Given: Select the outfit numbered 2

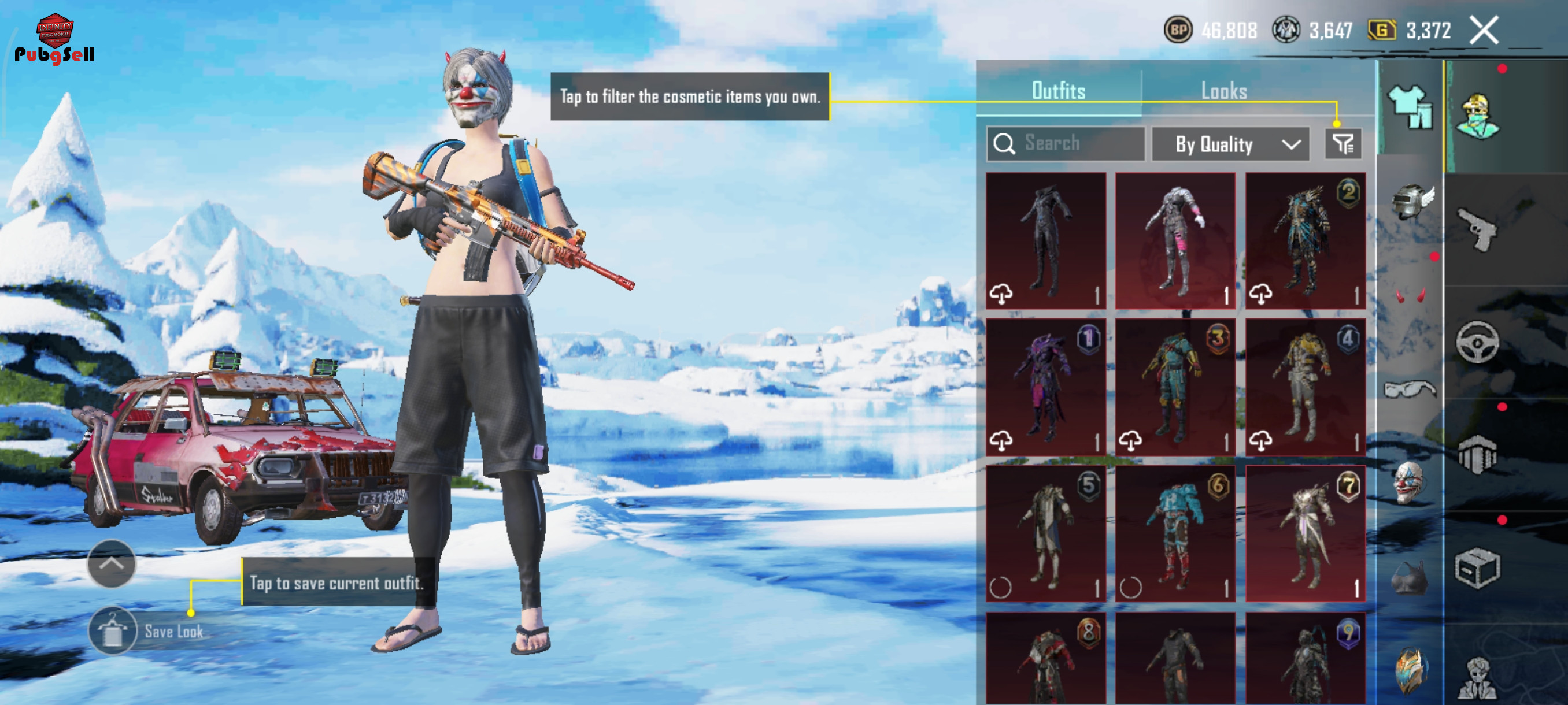Looking at the screenshot, I should (1305, 240).
